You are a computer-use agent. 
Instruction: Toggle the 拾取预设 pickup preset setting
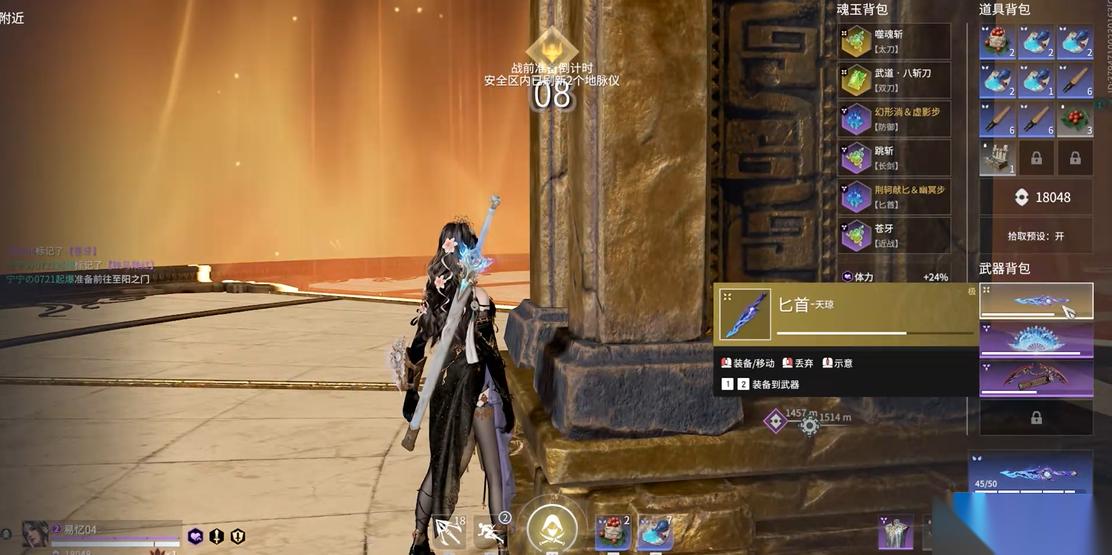point(1035,236)
